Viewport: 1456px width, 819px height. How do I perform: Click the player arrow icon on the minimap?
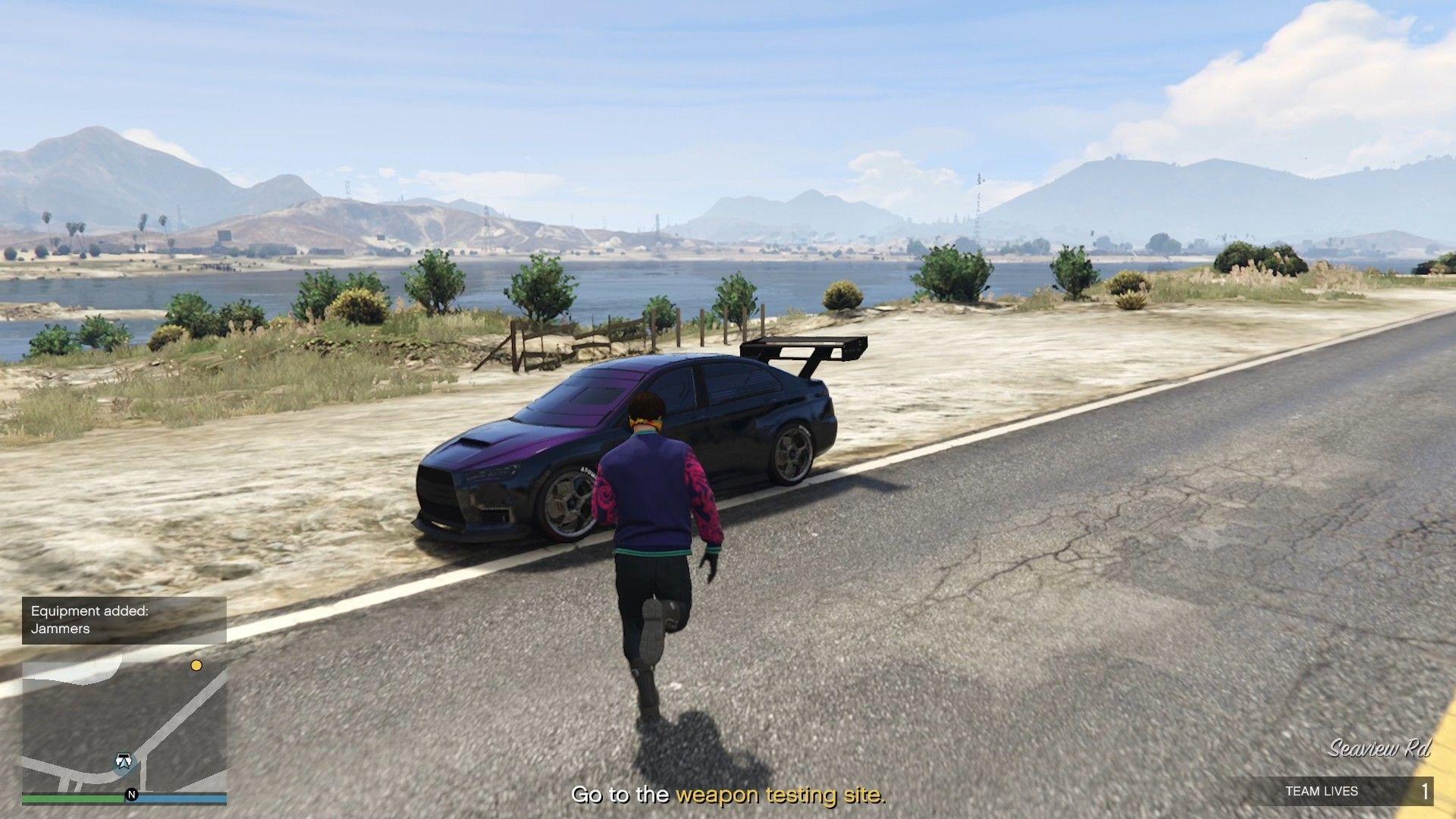124,762
